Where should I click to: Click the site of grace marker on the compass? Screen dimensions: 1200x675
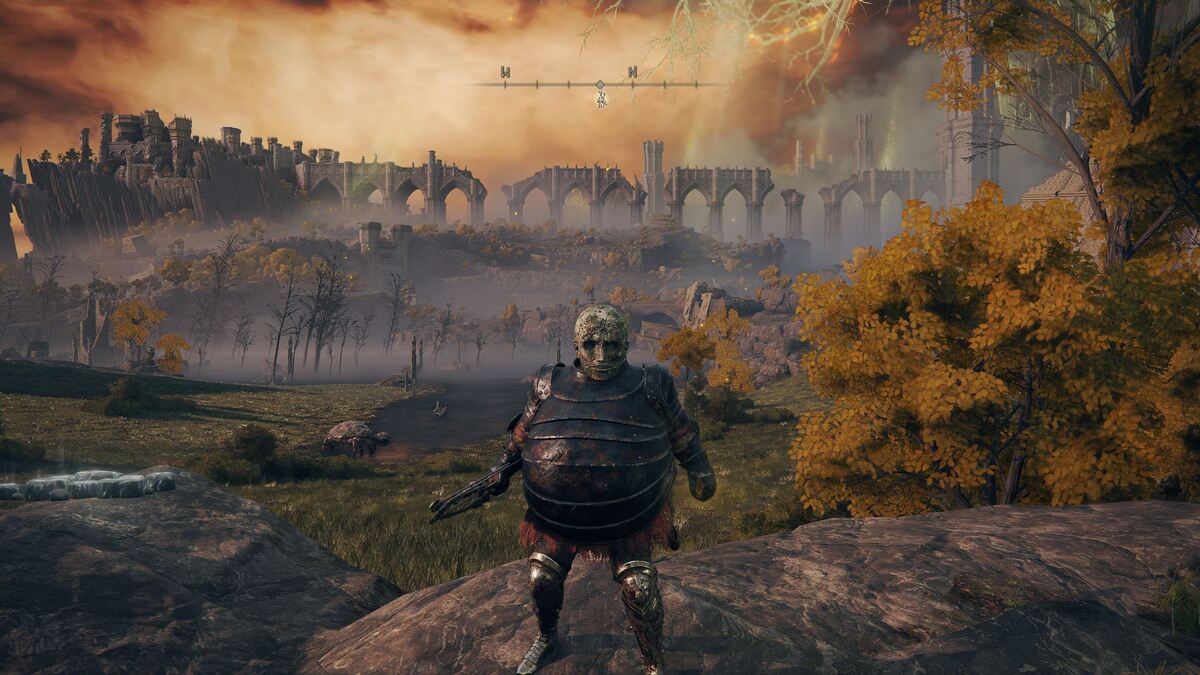pyautogui.click(x=601, y=98)
